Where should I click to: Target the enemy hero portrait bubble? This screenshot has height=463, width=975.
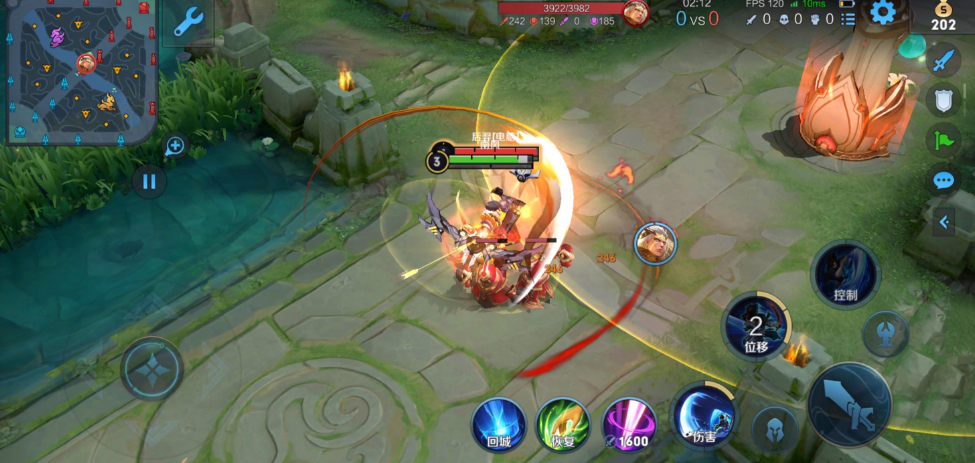point(655,243)
